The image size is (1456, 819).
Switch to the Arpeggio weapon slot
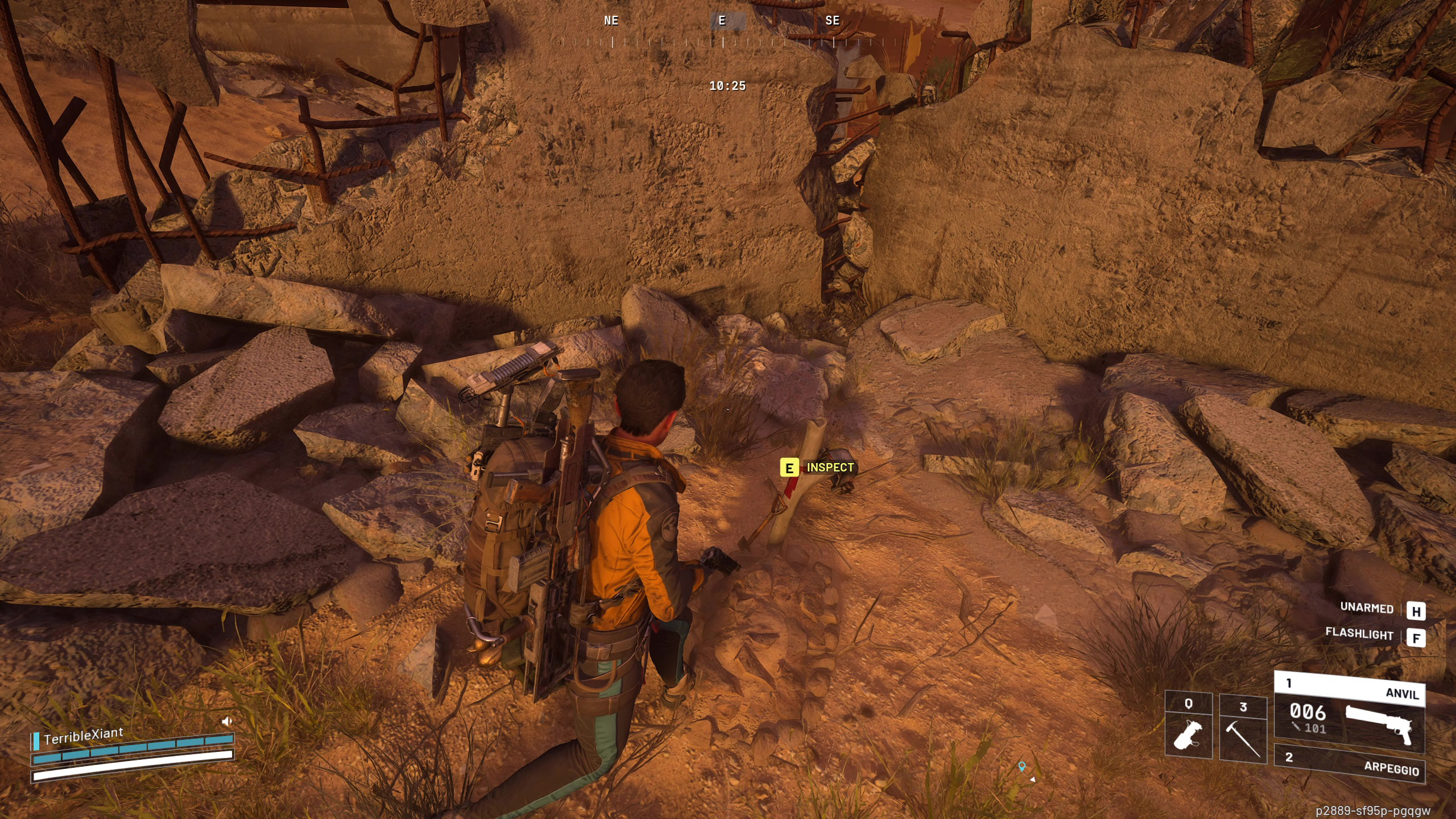point(1349,763)
